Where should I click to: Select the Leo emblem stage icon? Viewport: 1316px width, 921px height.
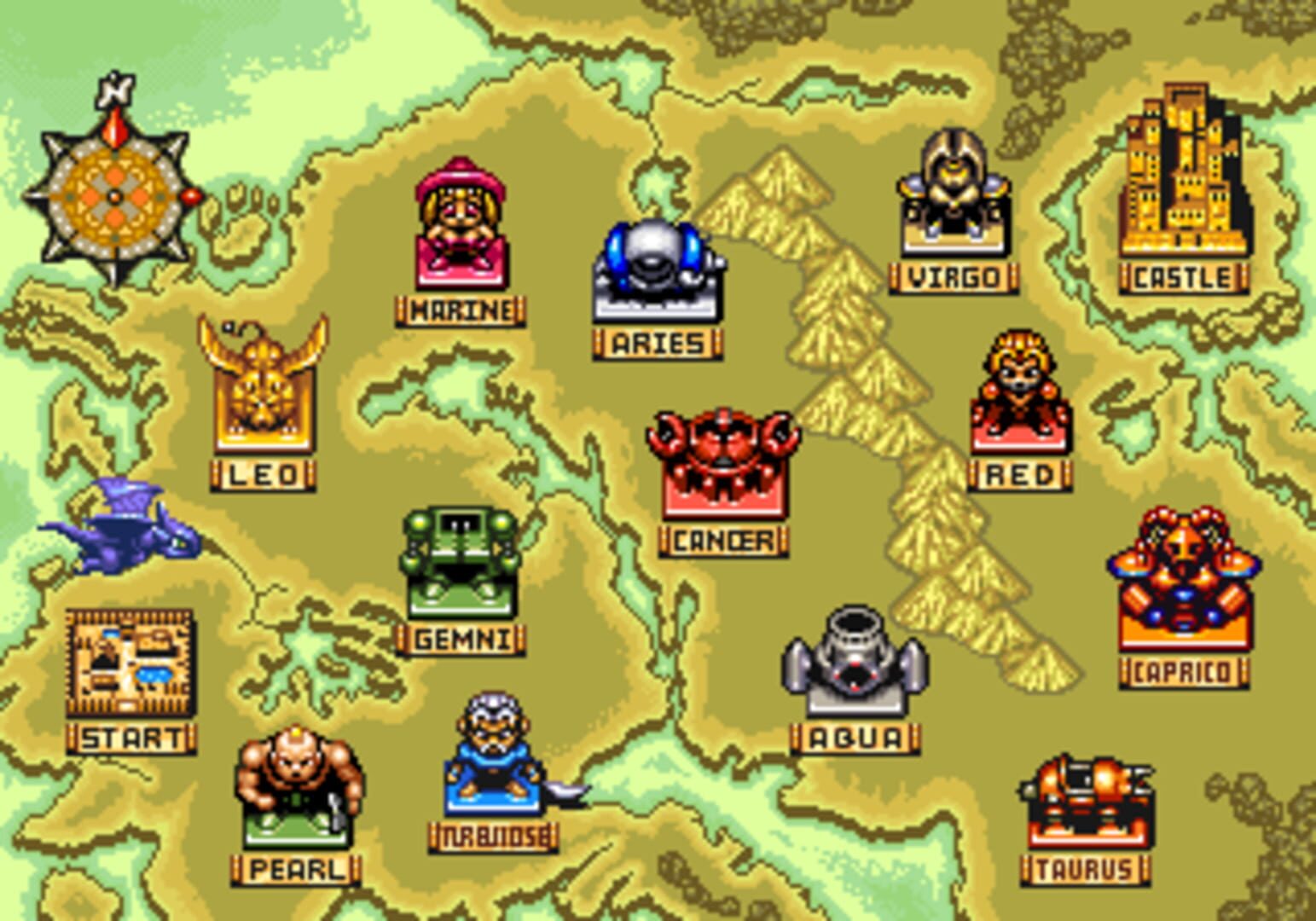pos(260,392)
